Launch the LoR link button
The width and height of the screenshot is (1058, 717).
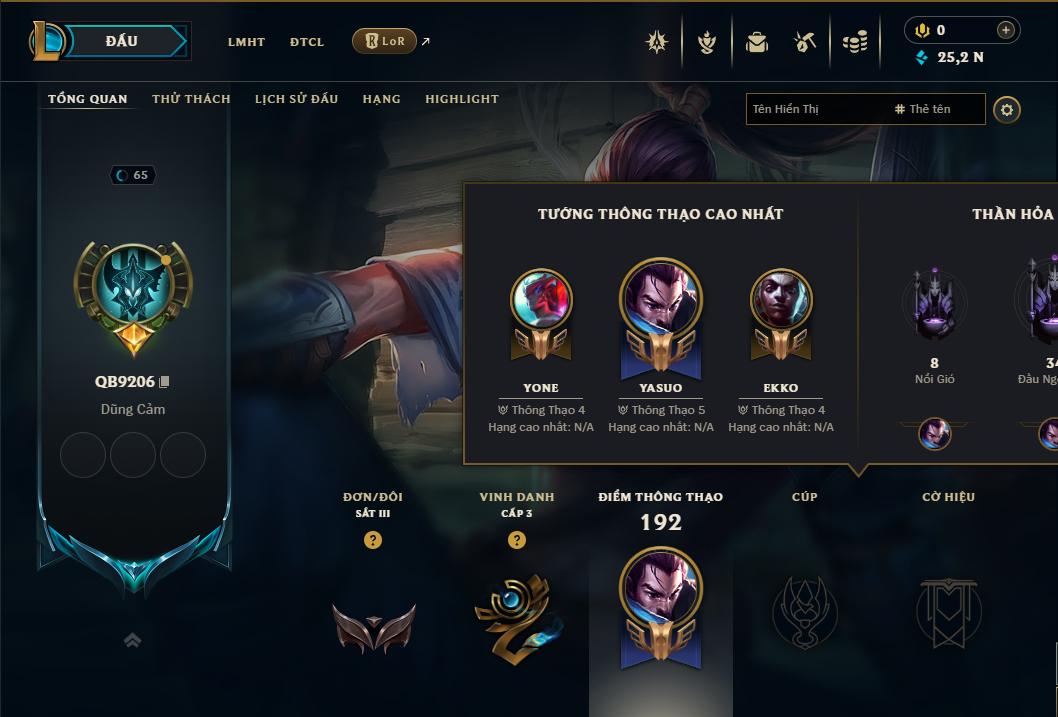tap(384, 41)
